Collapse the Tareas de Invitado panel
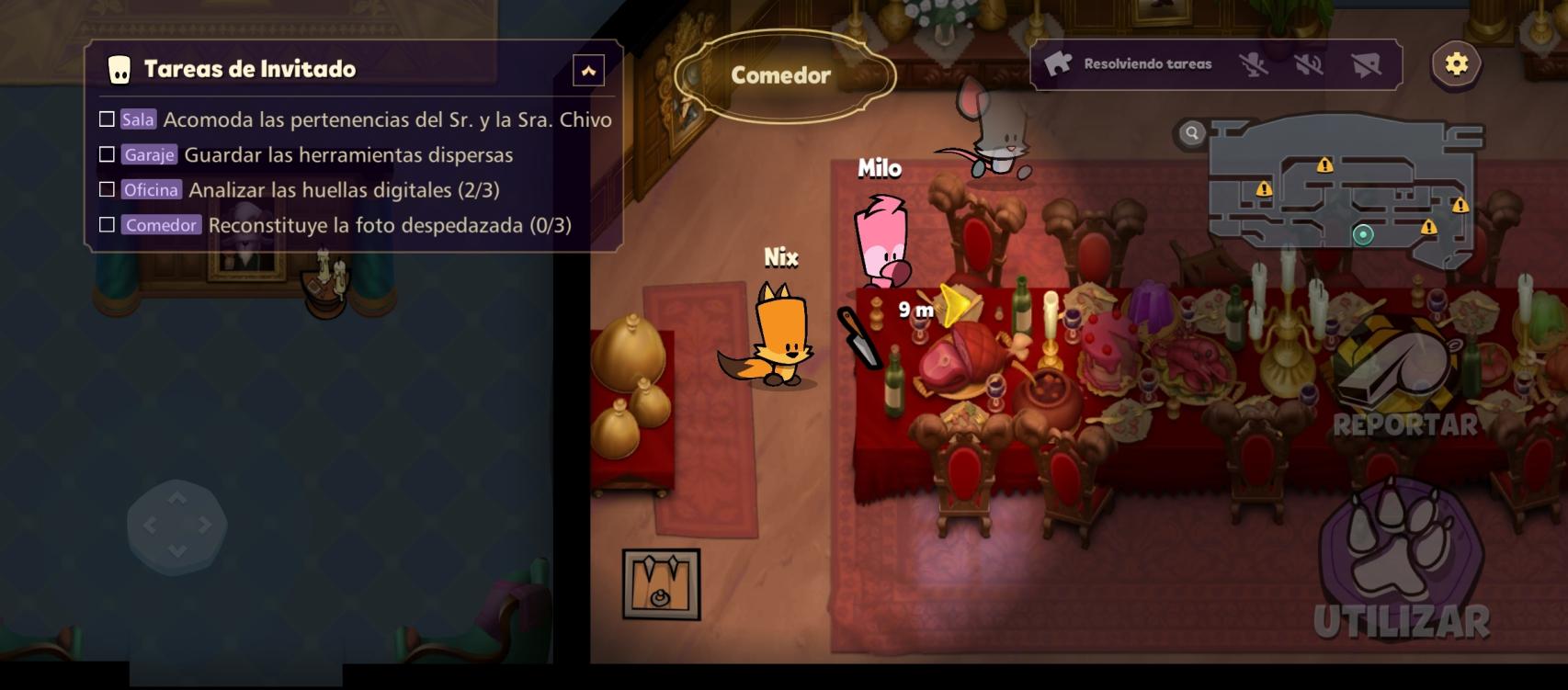The width and height of the screenshot is (1568, 690). pos(588,71)
